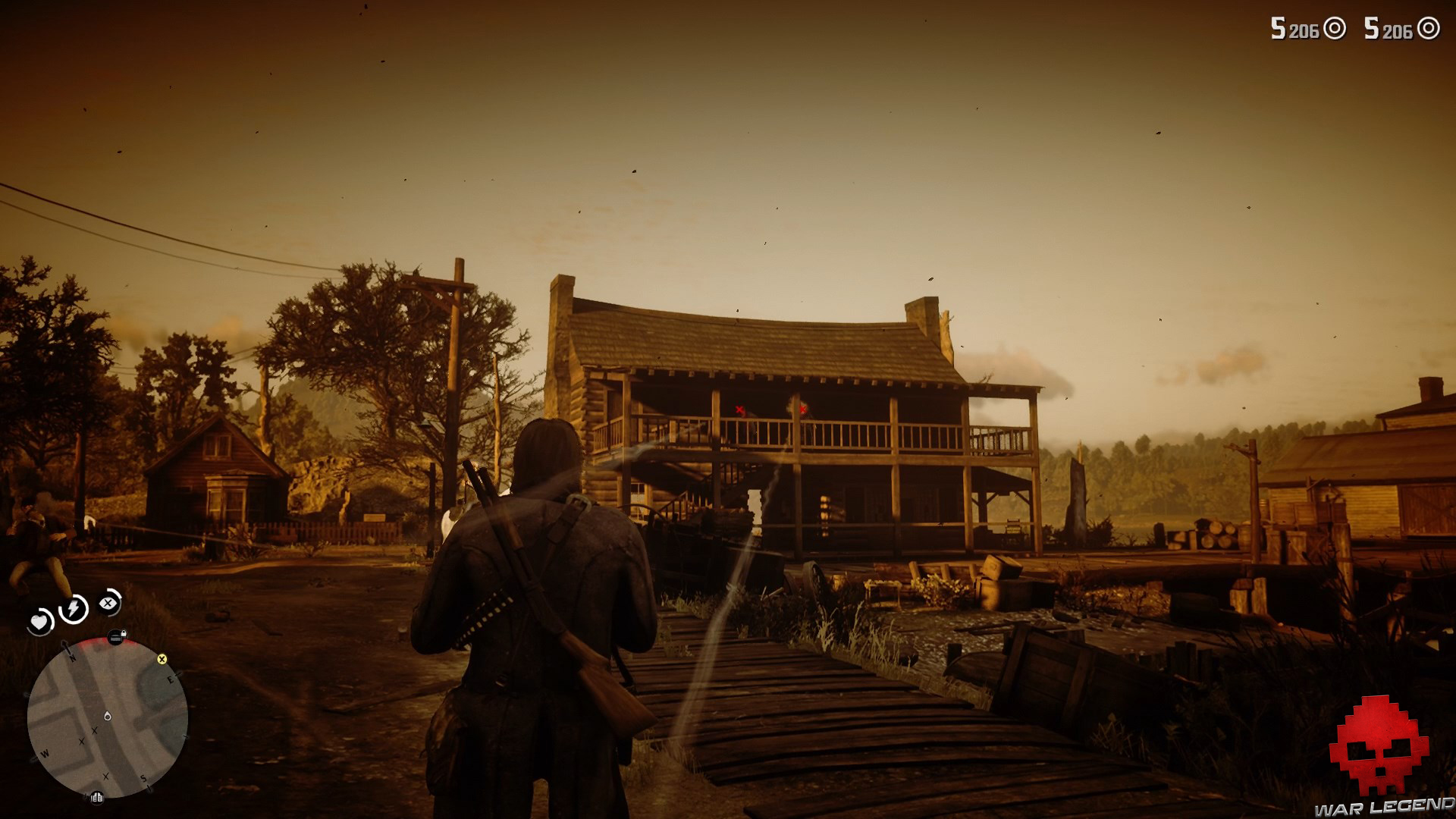The image size is (1456, 819).
Task: Select the N compass marker on the minimap
Action: click(x=72, y=657)
